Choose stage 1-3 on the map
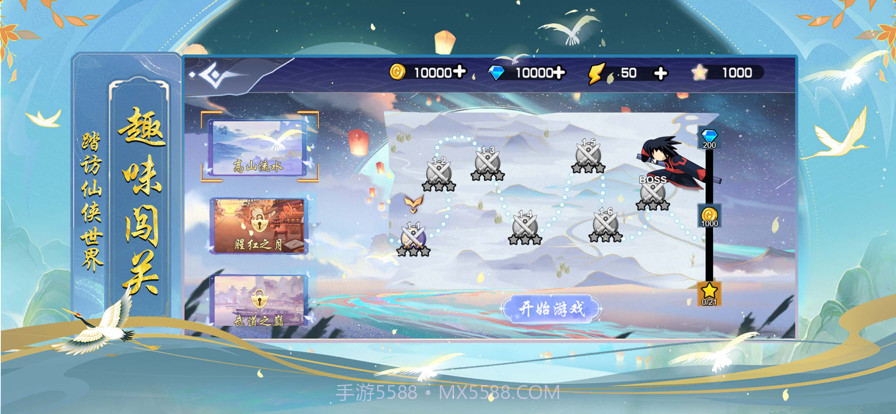The image size is (896, 414). point(488,162)
